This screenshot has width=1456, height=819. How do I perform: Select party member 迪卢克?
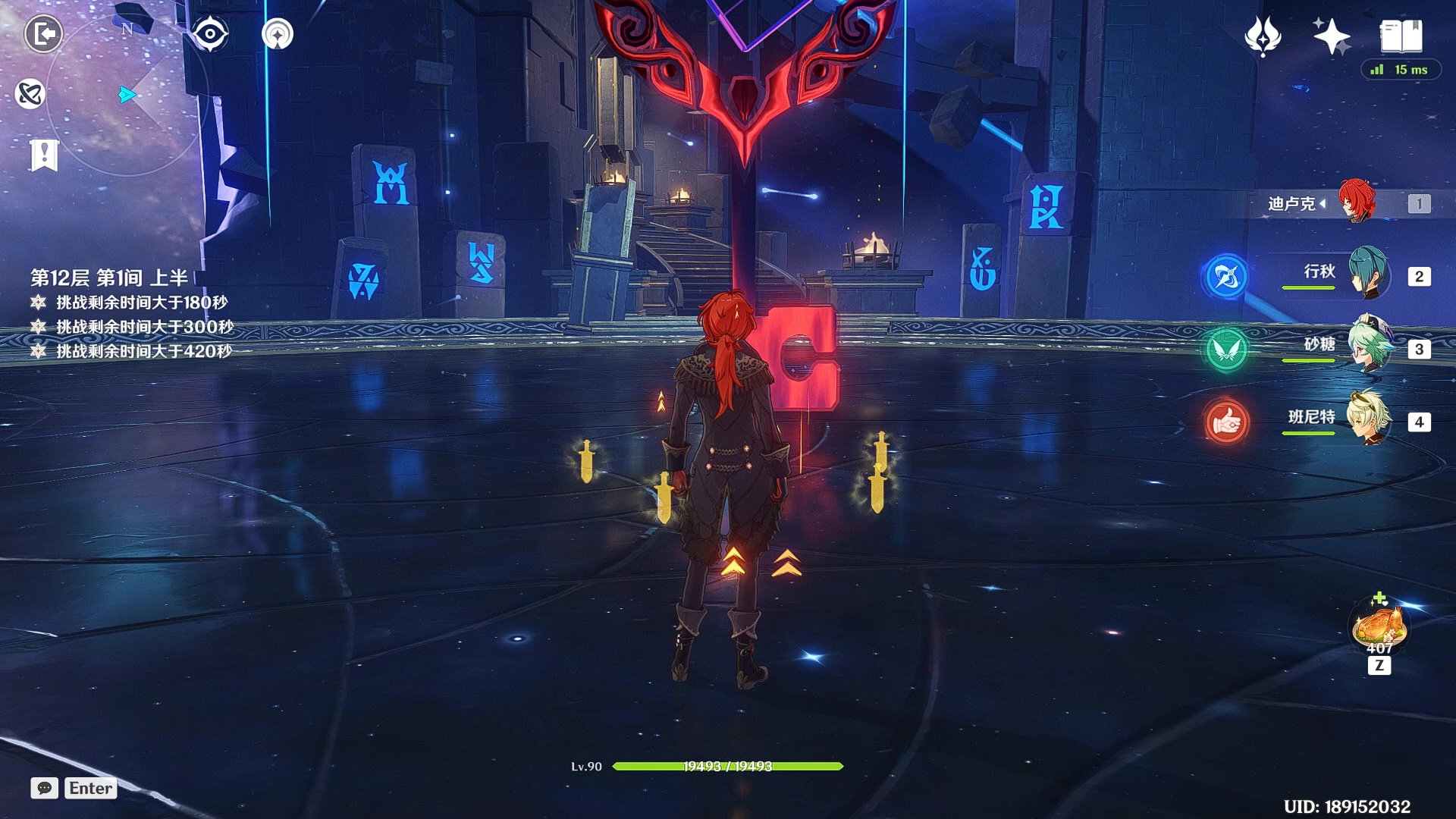pos(1356,202)
